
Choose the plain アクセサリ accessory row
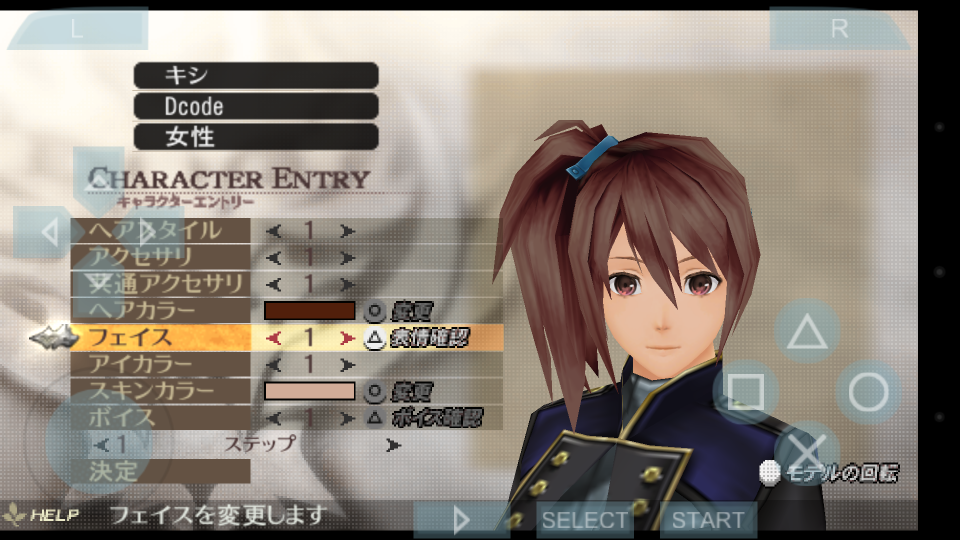160,257
